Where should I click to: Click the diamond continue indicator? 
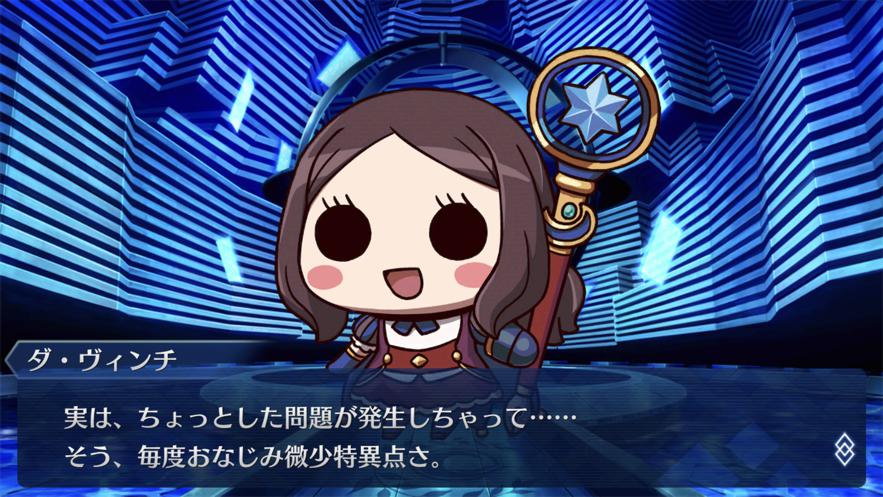[845, 449]
